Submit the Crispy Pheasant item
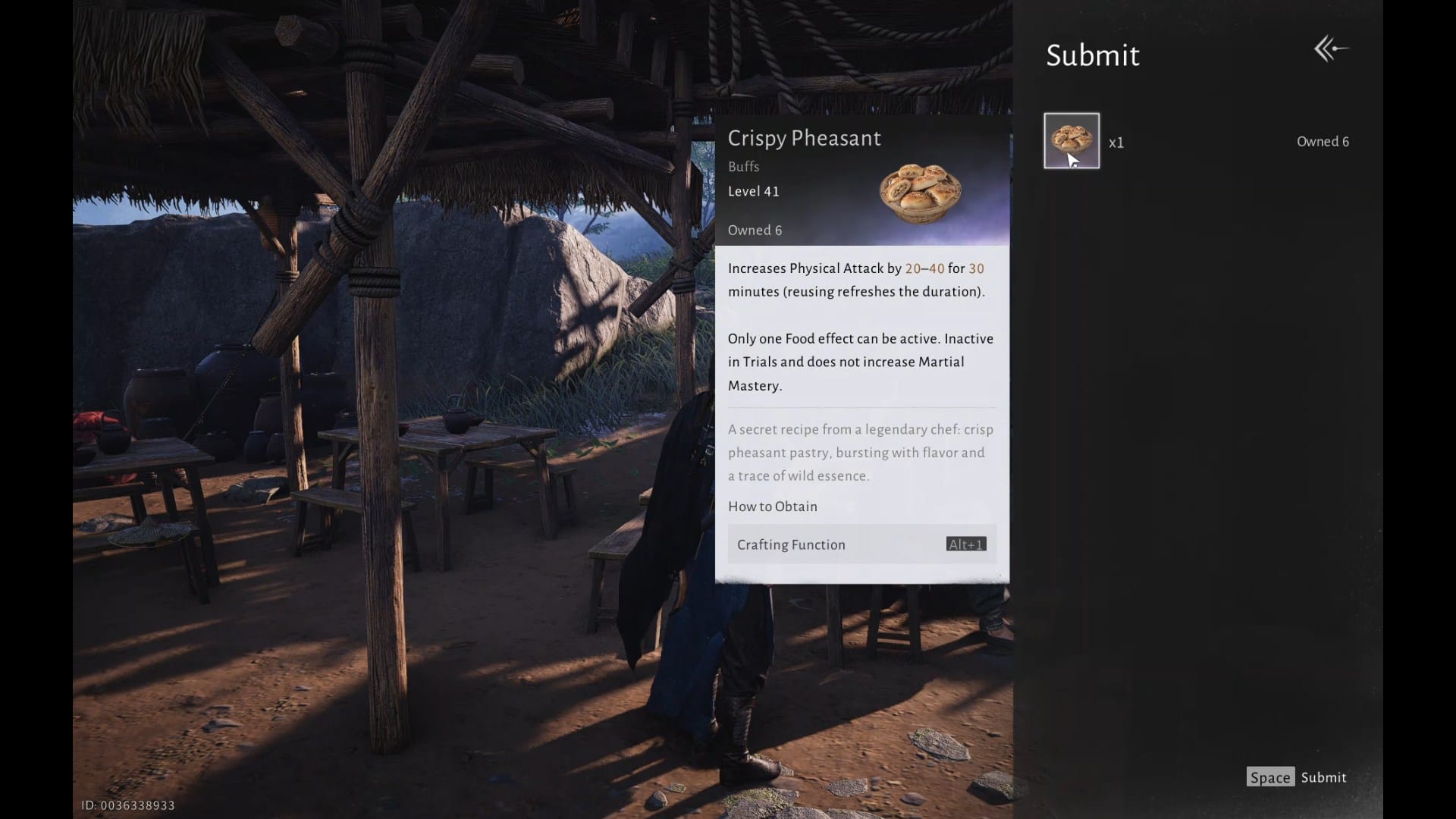The image size is (1456, 819). (x=1297, y=777)
